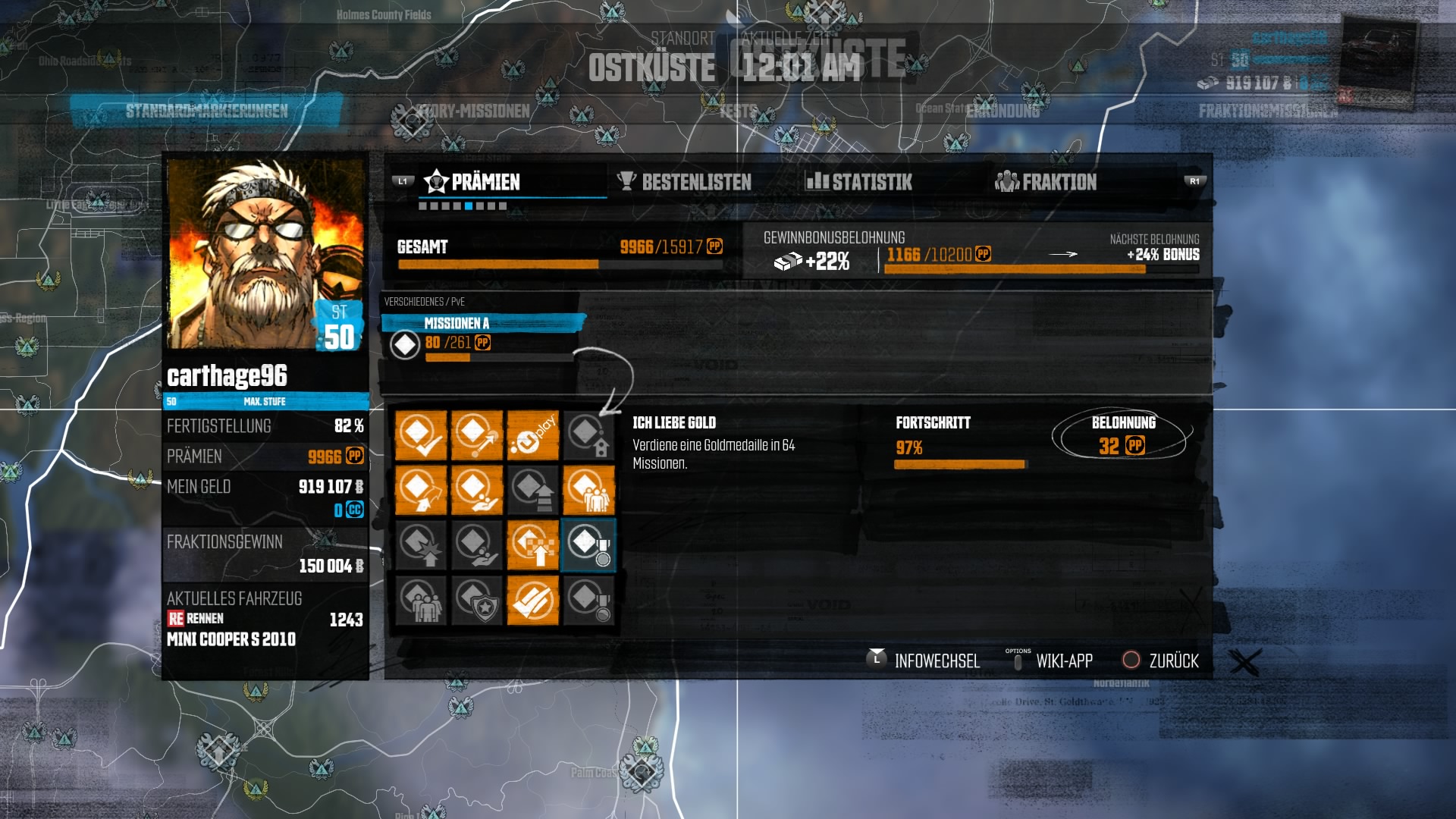
Task: Select the Uplay award tile
Action: click(533, 435)
